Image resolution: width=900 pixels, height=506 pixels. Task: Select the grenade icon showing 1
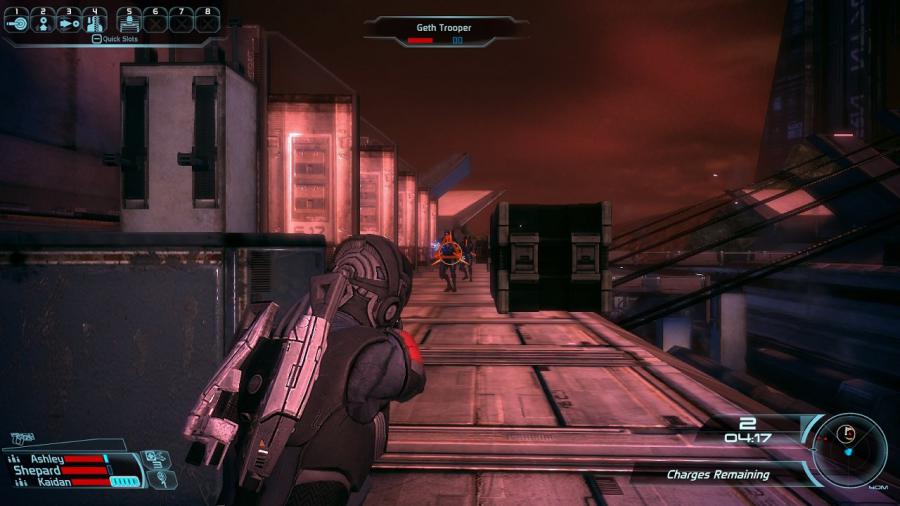[164, 479]
